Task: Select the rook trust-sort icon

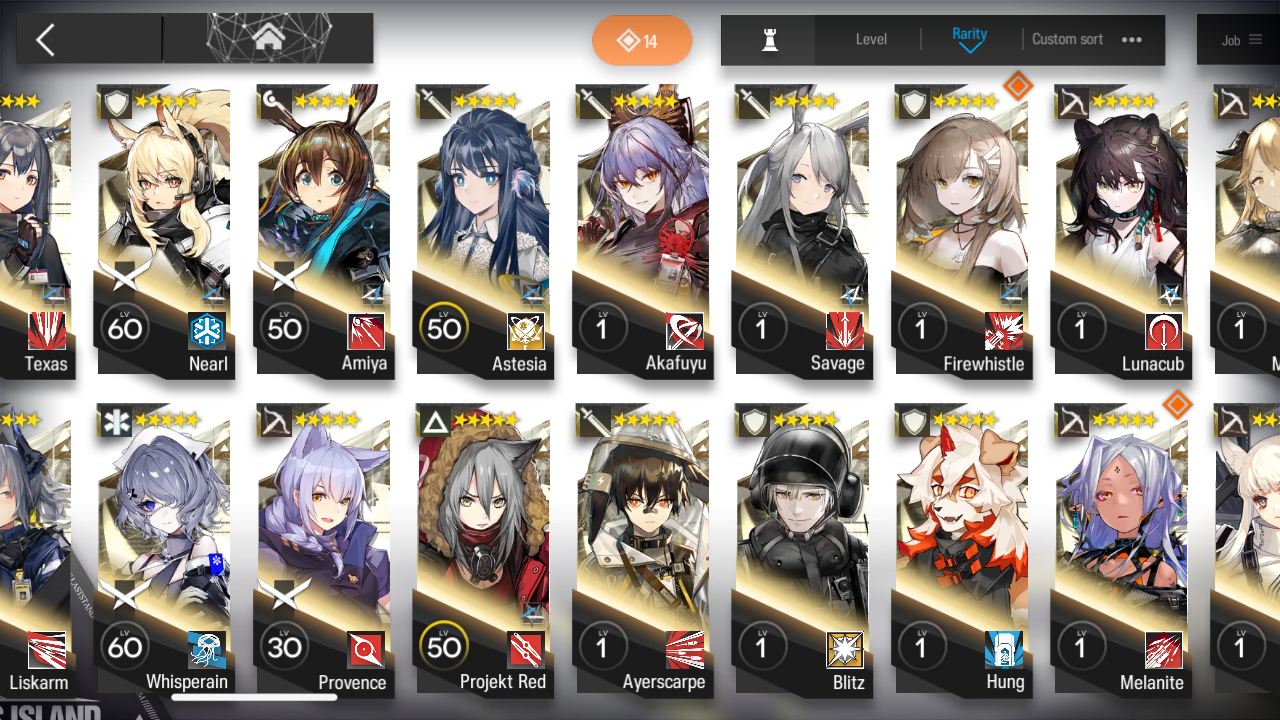Action: (x=768, y=39)
